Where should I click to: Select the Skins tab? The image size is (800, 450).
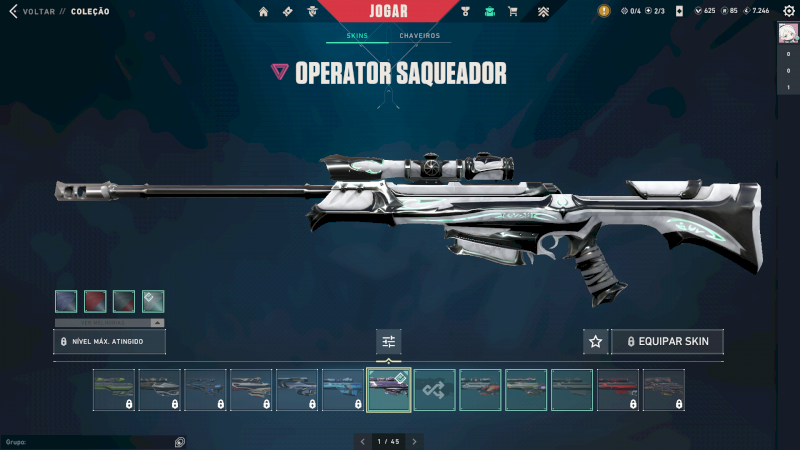pyautogui.click(x=357, y=36)
